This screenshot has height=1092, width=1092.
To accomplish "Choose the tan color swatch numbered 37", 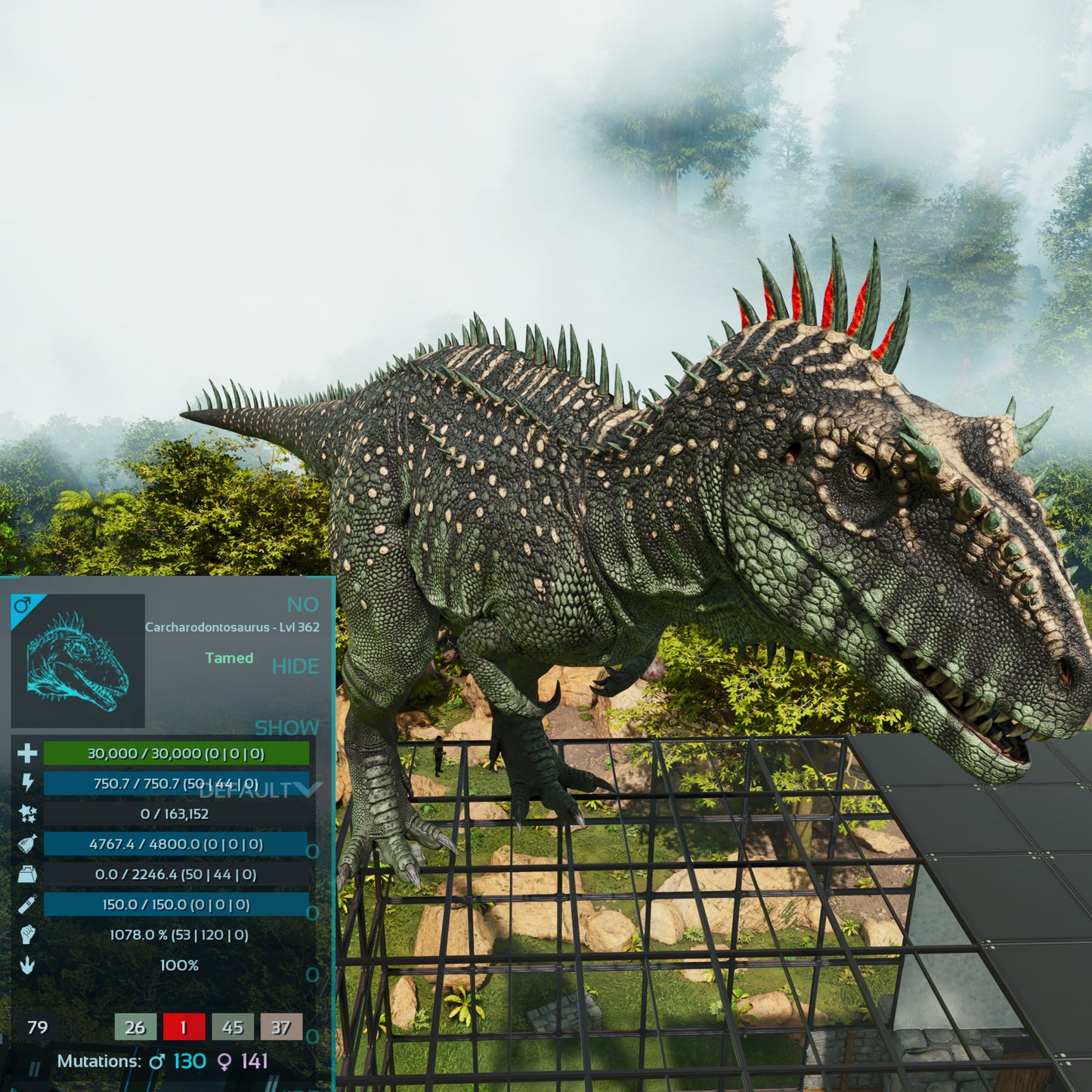I will [281, 1027].
